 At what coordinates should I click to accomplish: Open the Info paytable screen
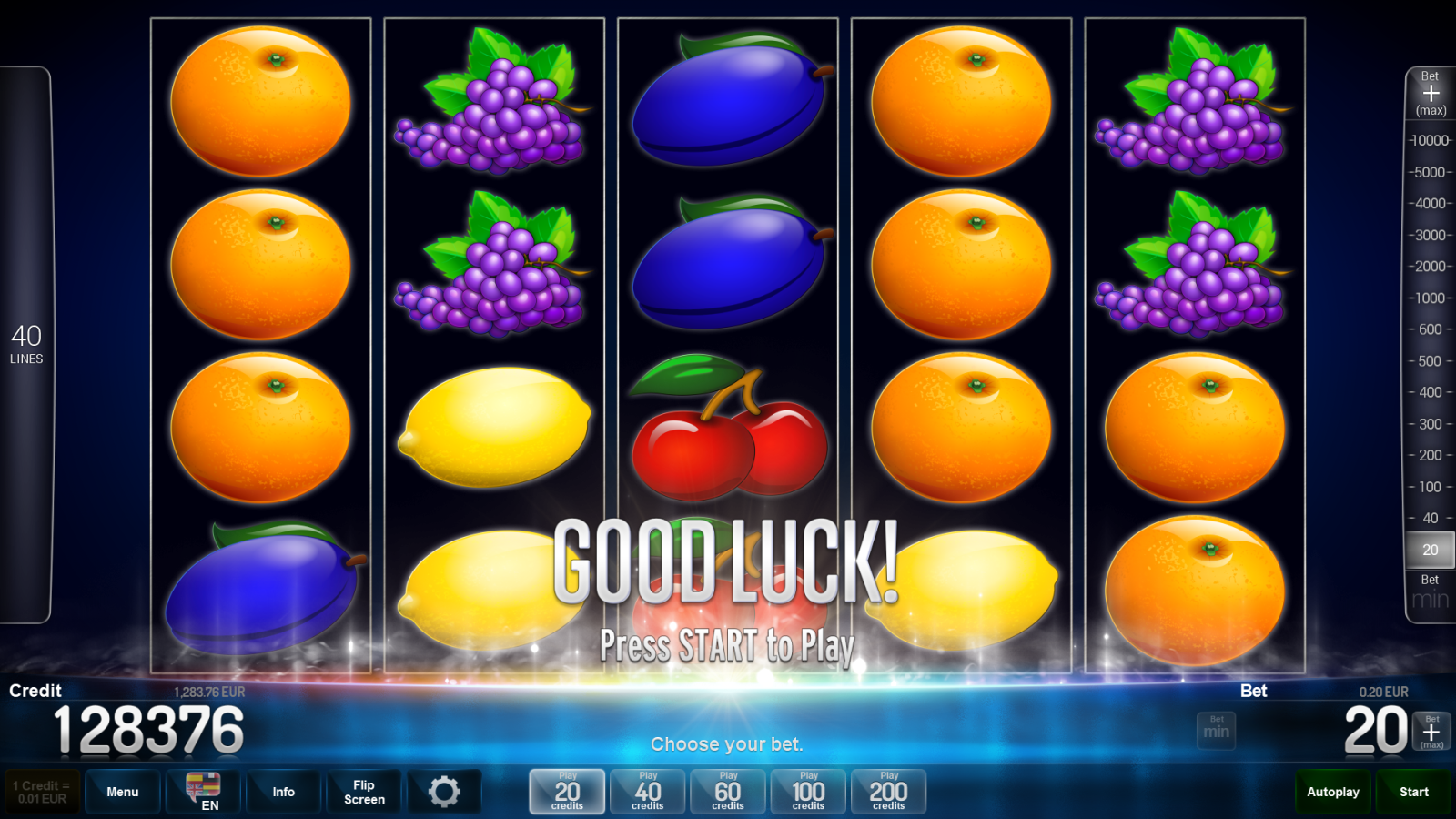283,791
